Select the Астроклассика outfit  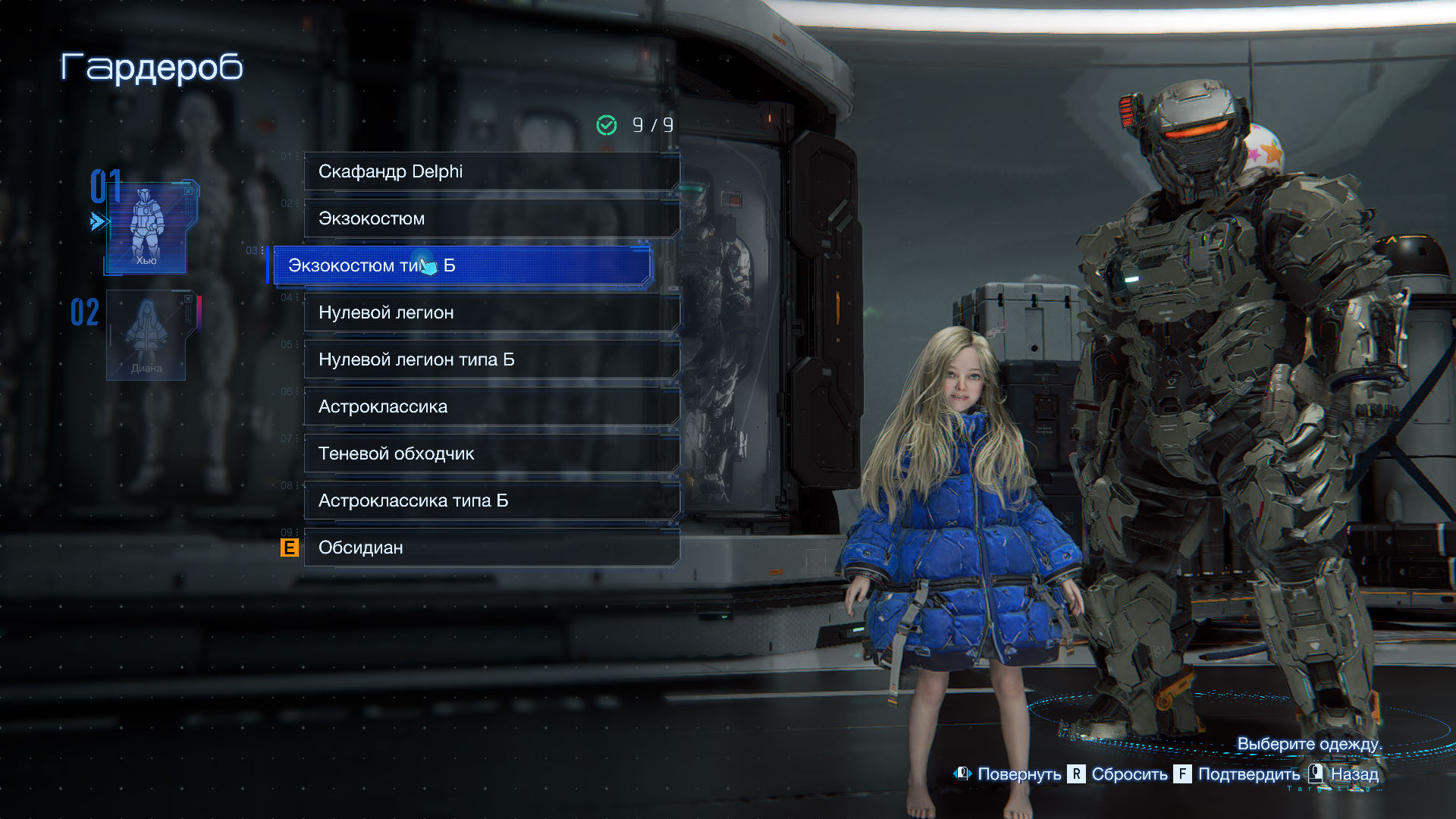coord(491,406)
